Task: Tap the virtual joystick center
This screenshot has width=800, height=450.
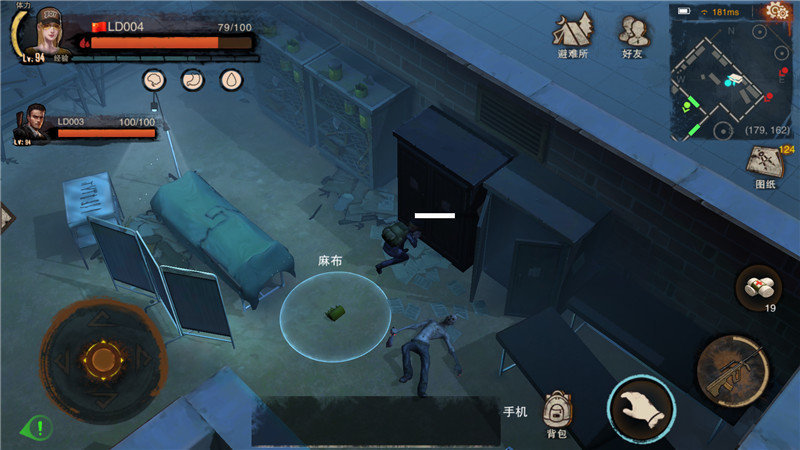Action: (x=101, y=357)
